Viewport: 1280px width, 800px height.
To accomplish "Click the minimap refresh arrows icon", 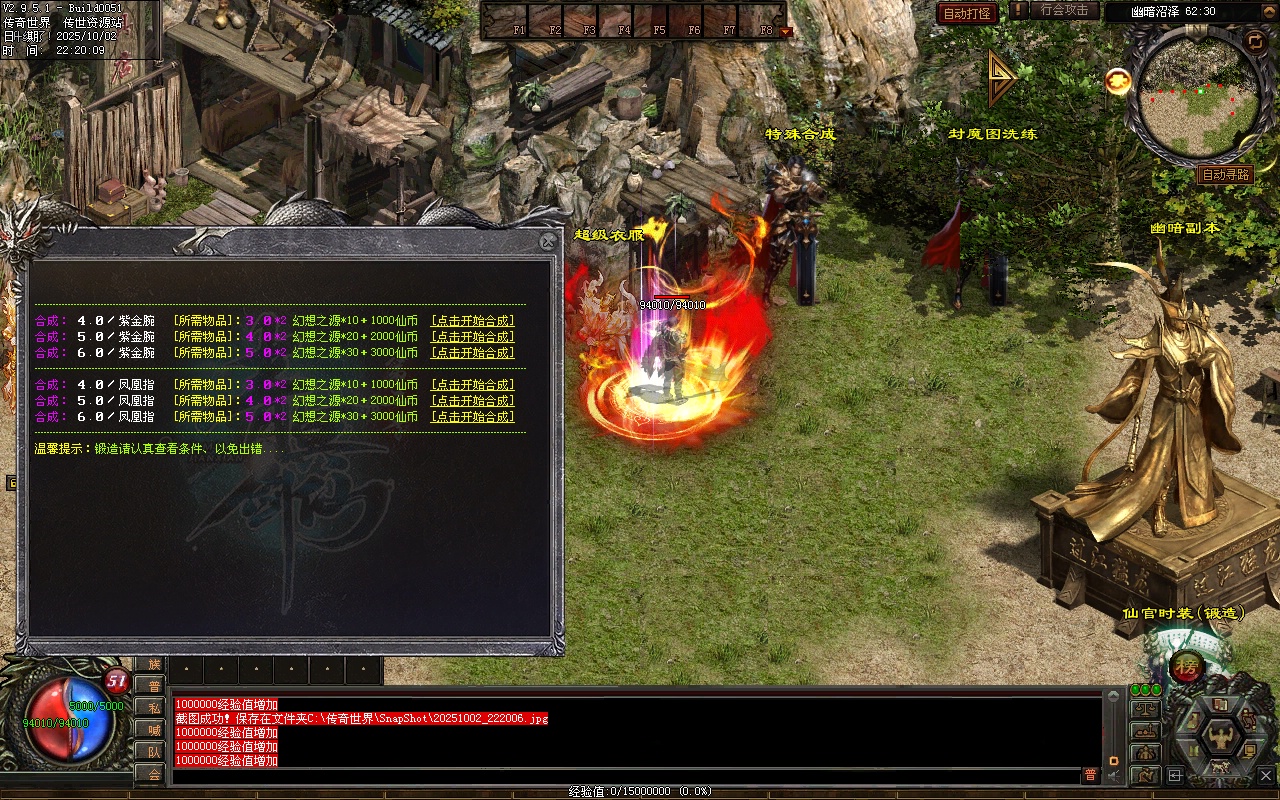I will pos(1255,41).
